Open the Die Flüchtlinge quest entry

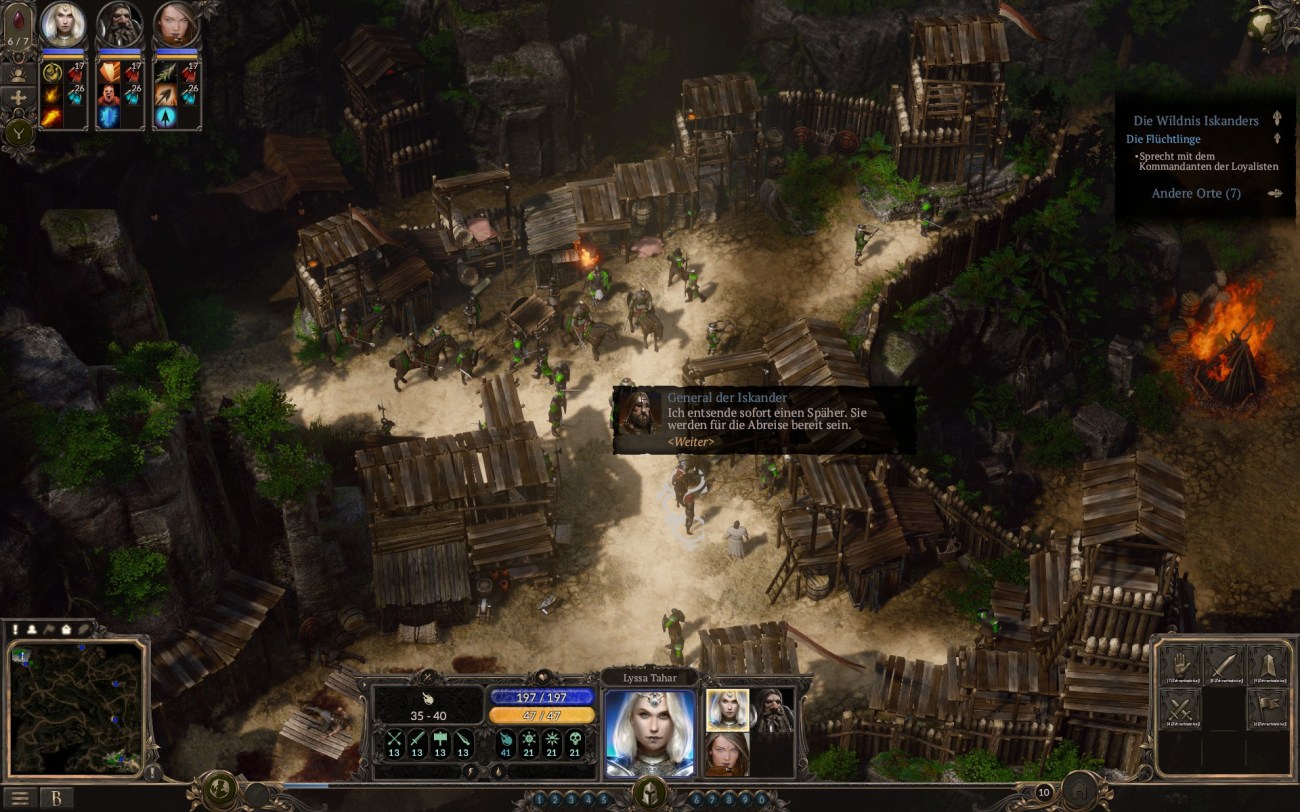tap(1163, 139)
